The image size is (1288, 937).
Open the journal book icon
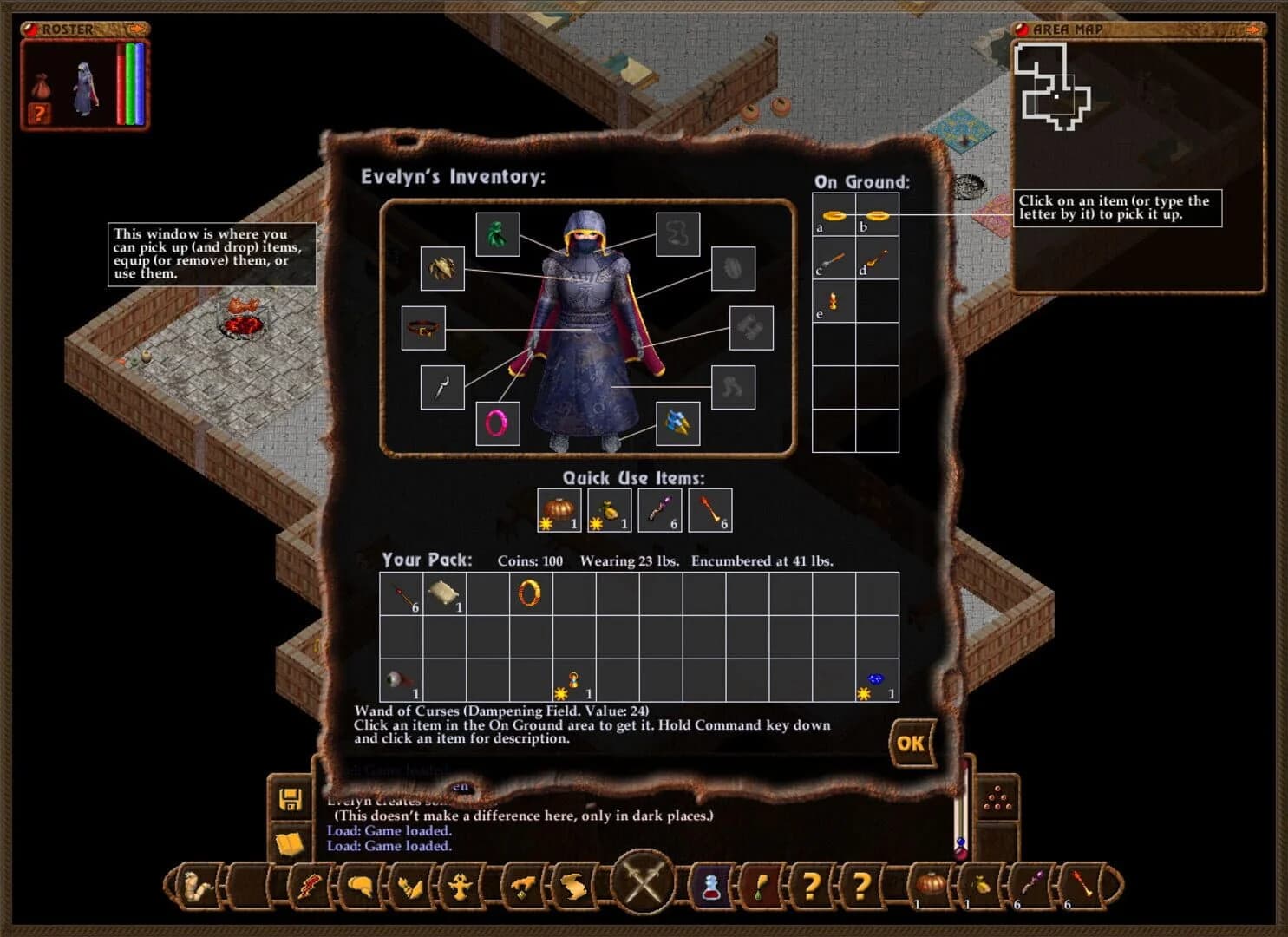tap(291, 837)
